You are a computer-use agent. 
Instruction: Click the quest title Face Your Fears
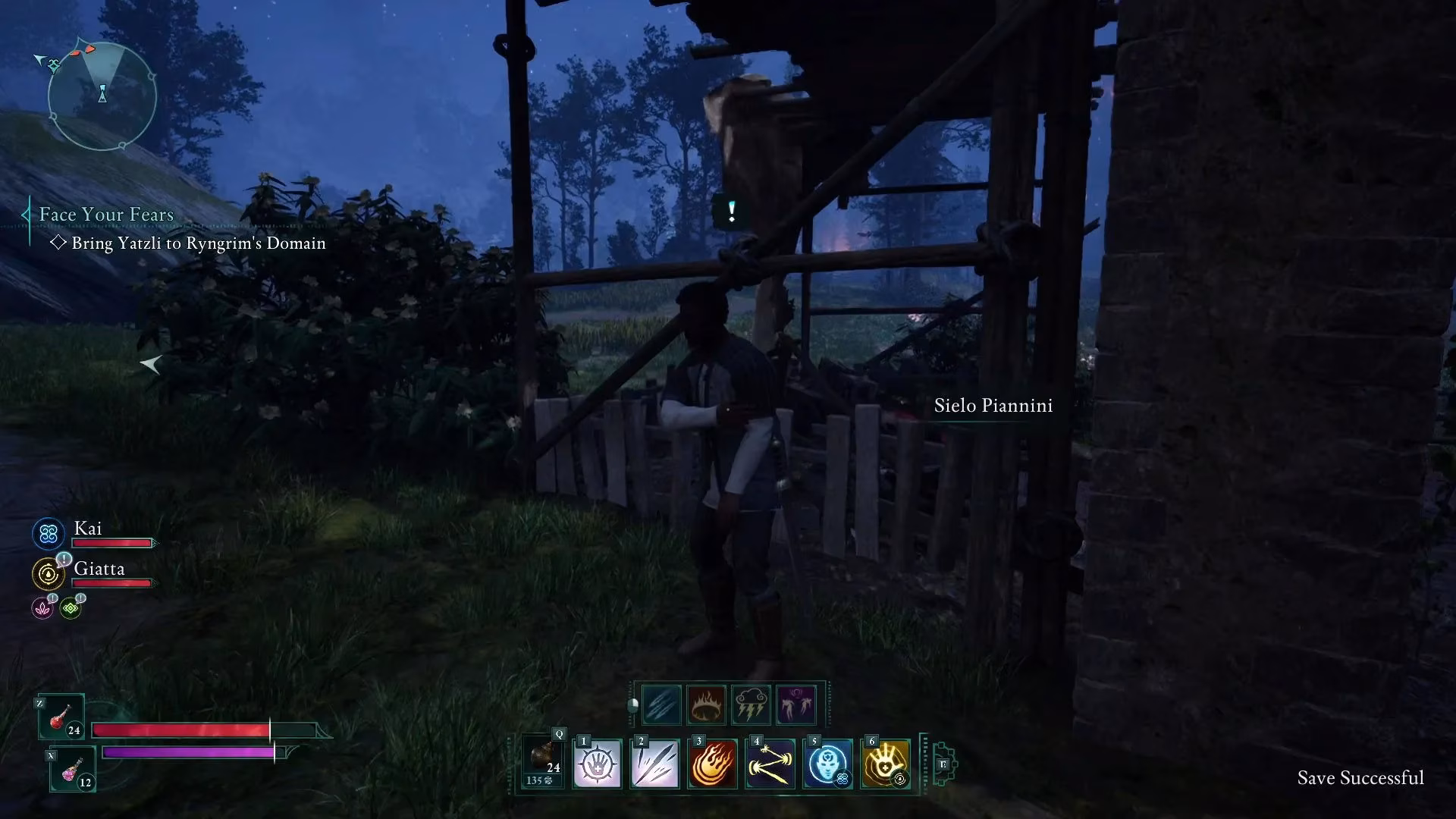pos(106,215)
